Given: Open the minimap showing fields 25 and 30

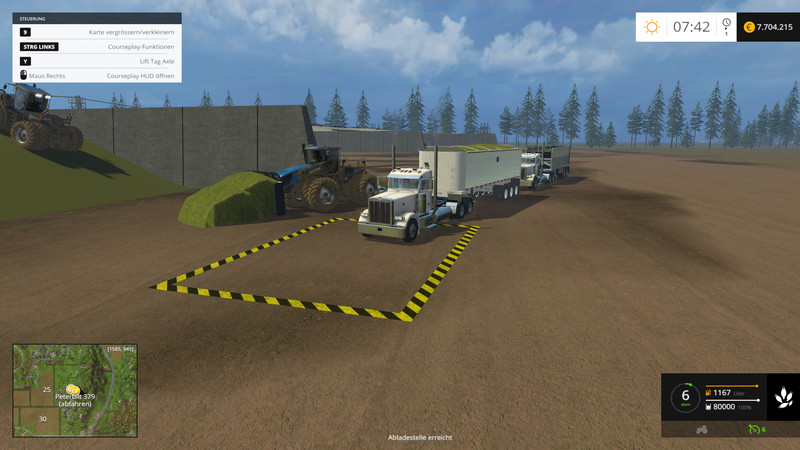Looking at the screenshot, I should (74, 389).
